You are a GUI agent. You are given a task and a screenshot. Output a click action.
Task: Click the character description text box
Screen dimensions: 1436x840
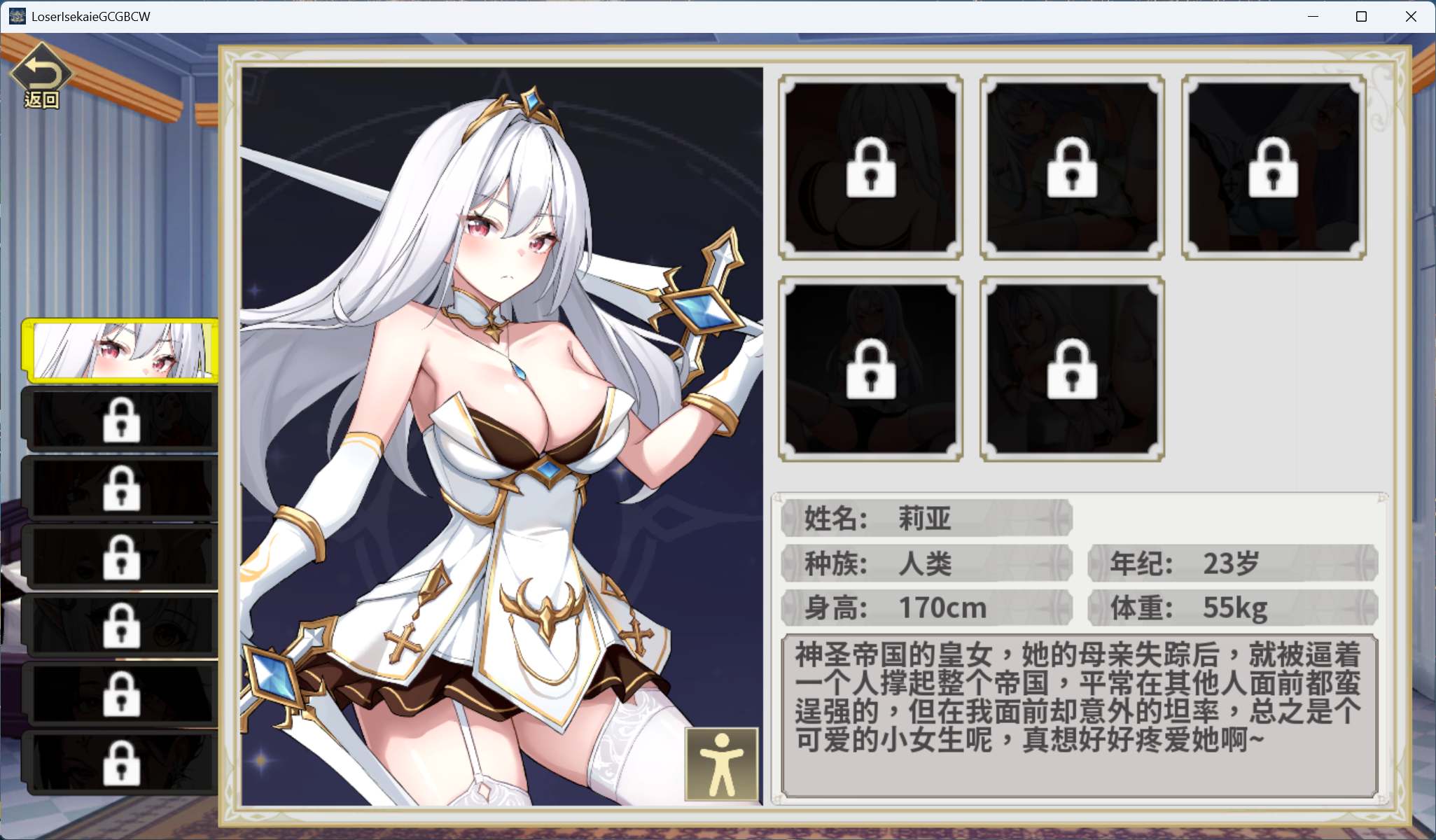click(x=1085, y=707)
